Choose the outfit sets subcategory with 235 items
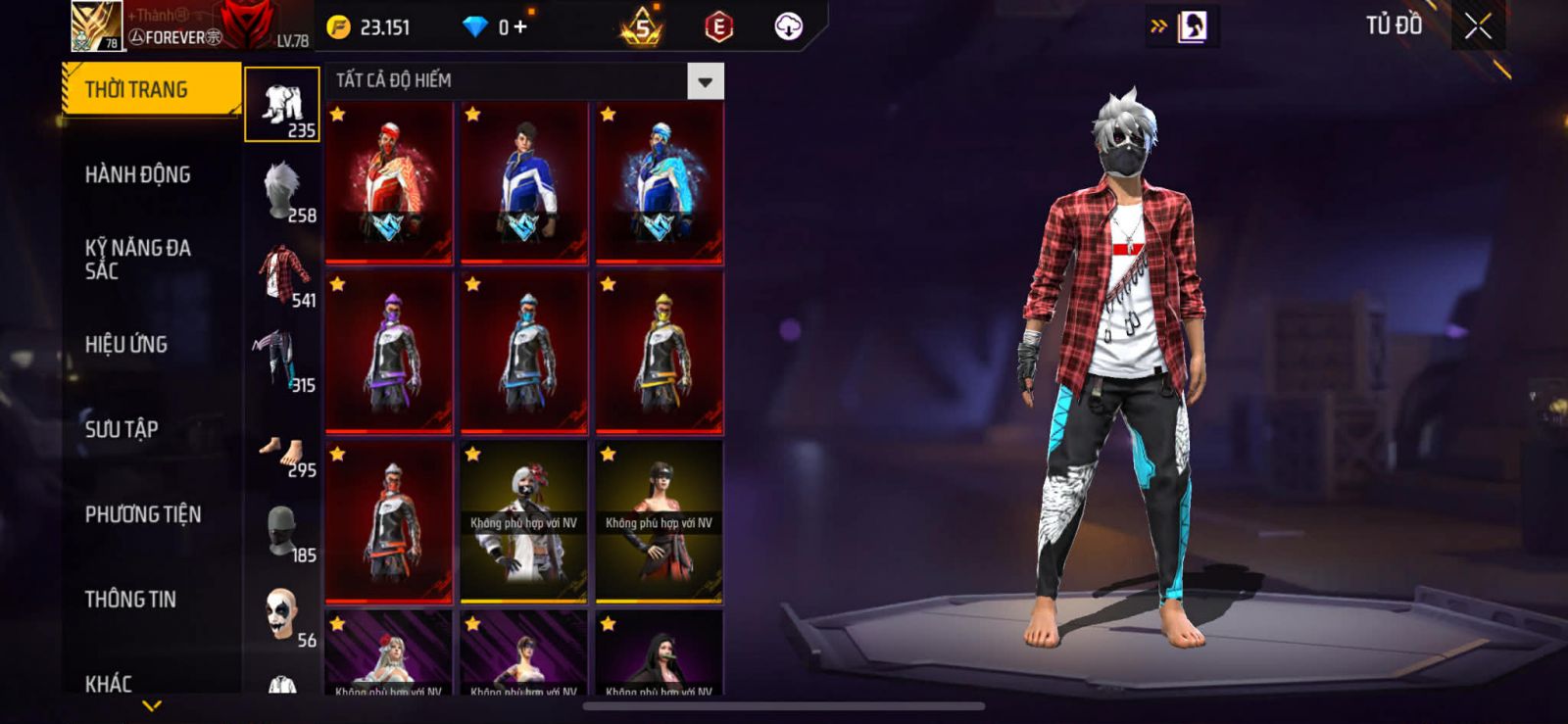The height and width of the screenshot is (724, 1568). [282, 105]
